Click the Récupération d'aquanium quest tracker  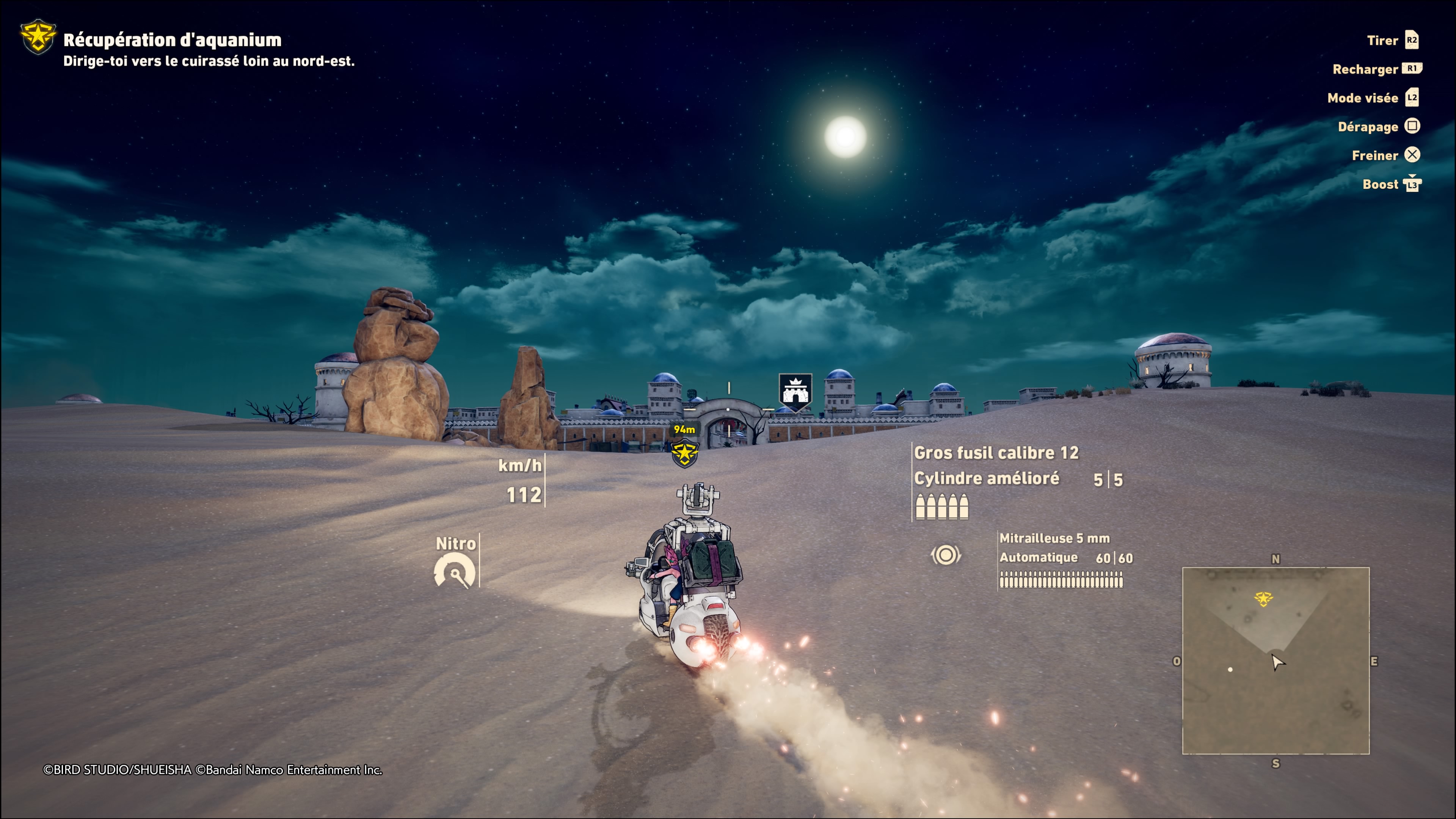pos(172,40)
